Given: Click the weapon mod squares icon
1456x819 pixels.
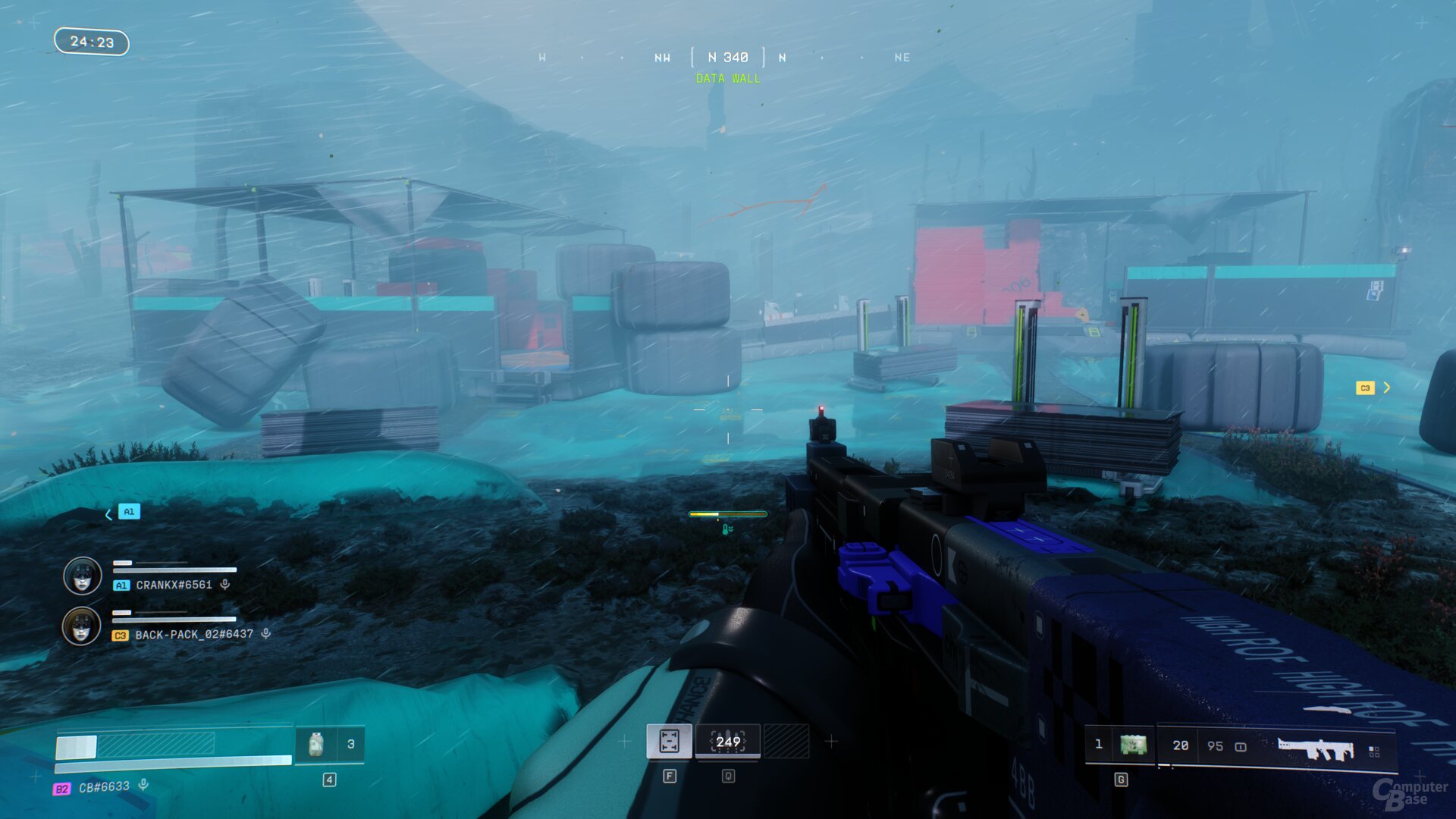Looking at the screenshot, I should pos(1374,751).
